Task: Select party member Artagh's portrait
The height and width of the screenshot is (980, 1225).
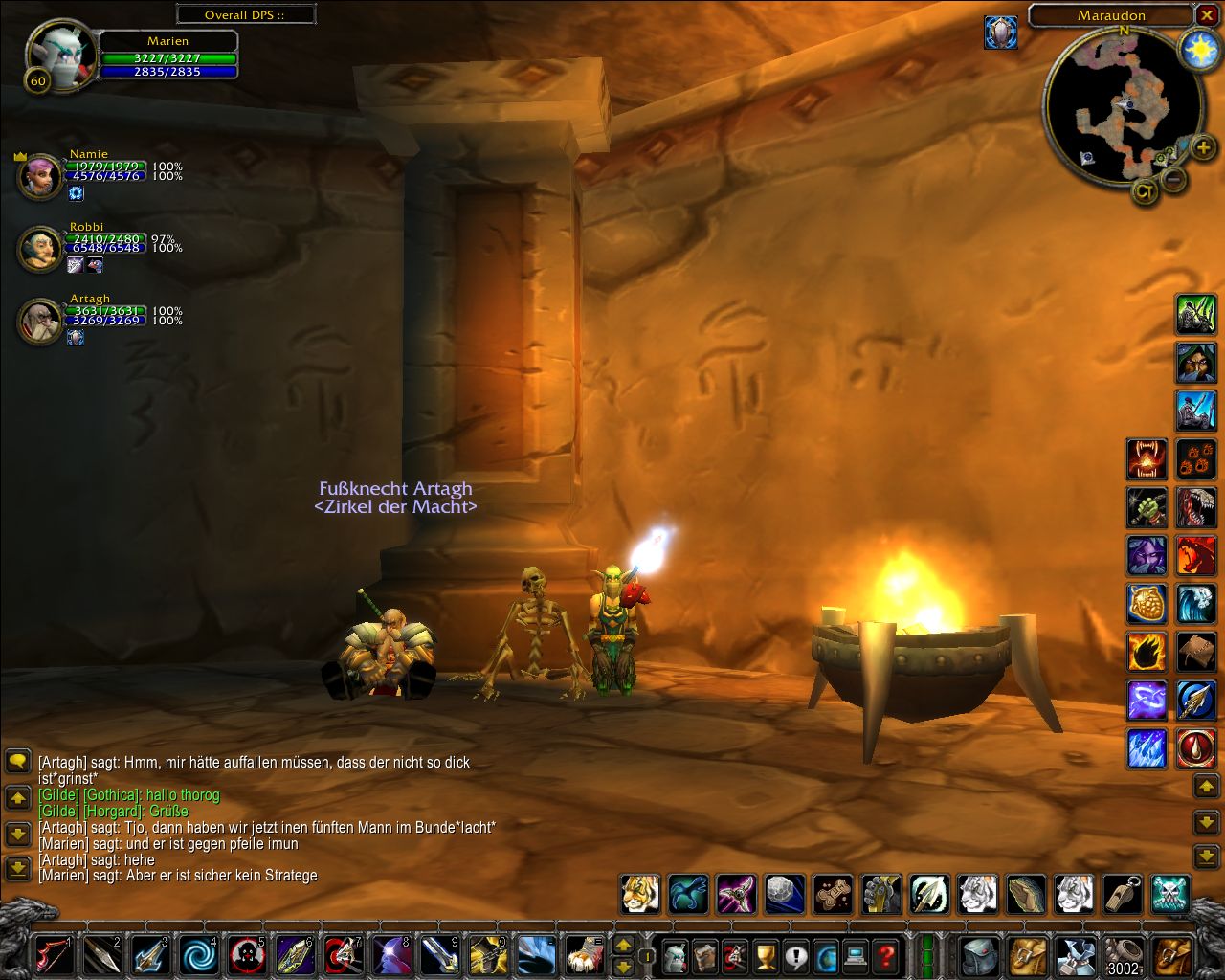Action: (39, 321)
